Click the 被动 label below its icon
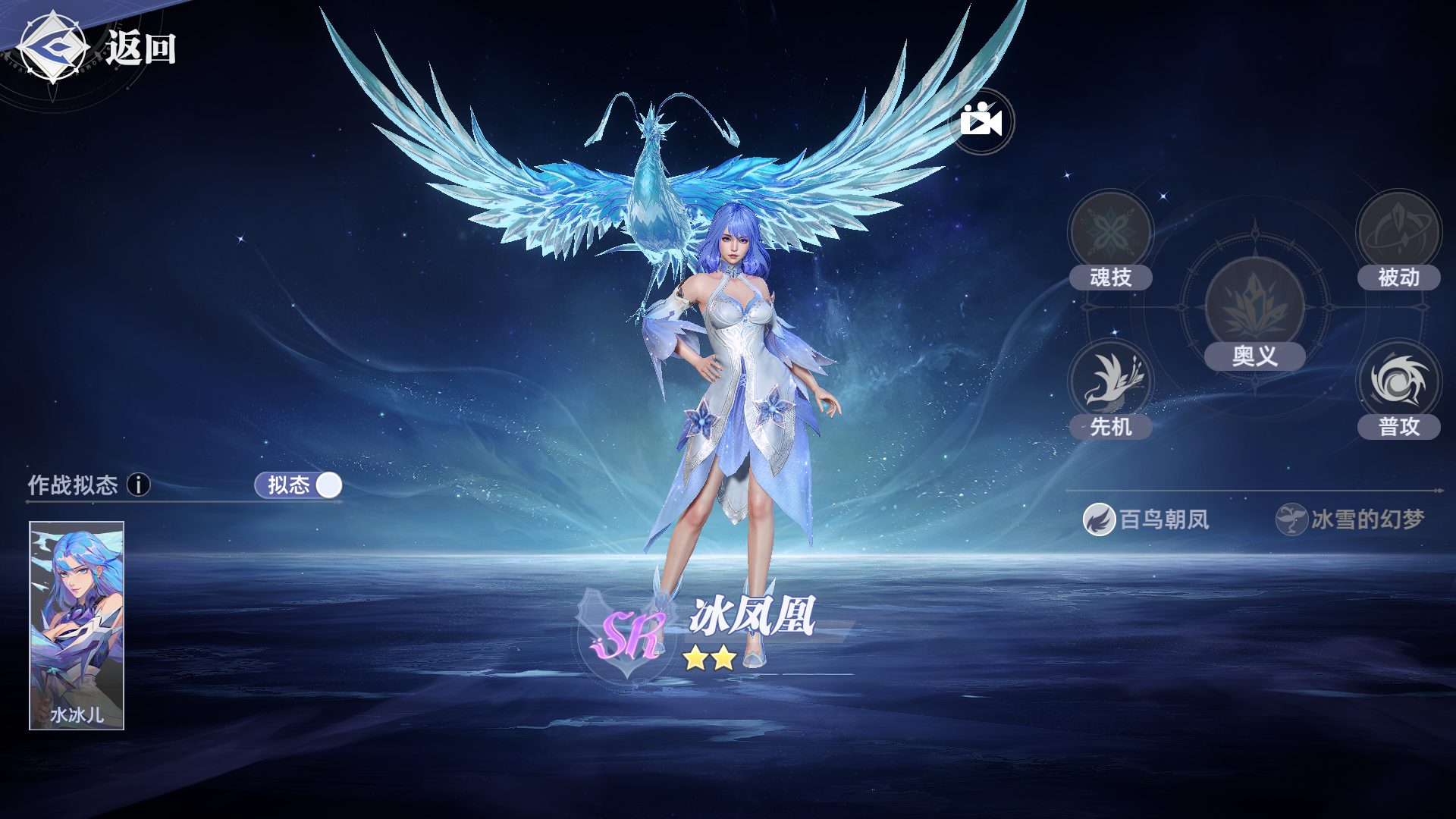1456x819 pixels. 1399,278
